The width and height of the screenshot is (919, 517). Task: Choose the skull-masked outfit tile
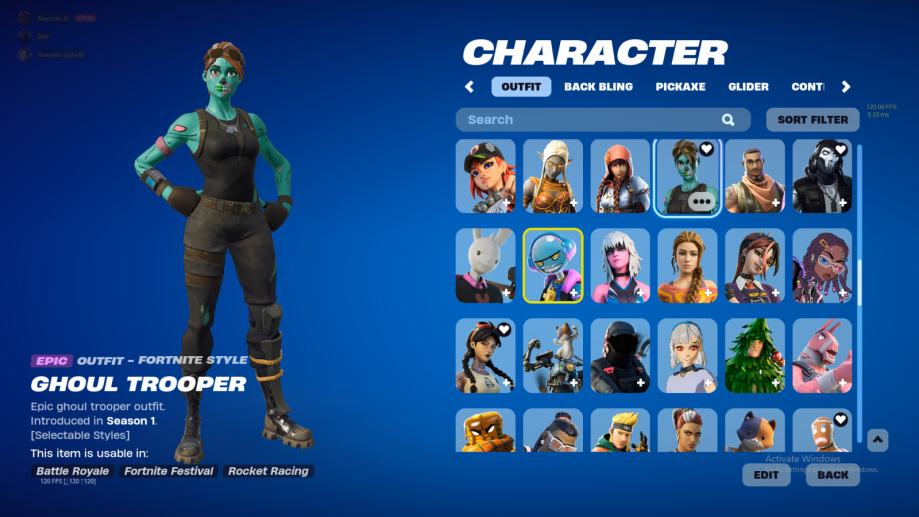coord(822,176)
